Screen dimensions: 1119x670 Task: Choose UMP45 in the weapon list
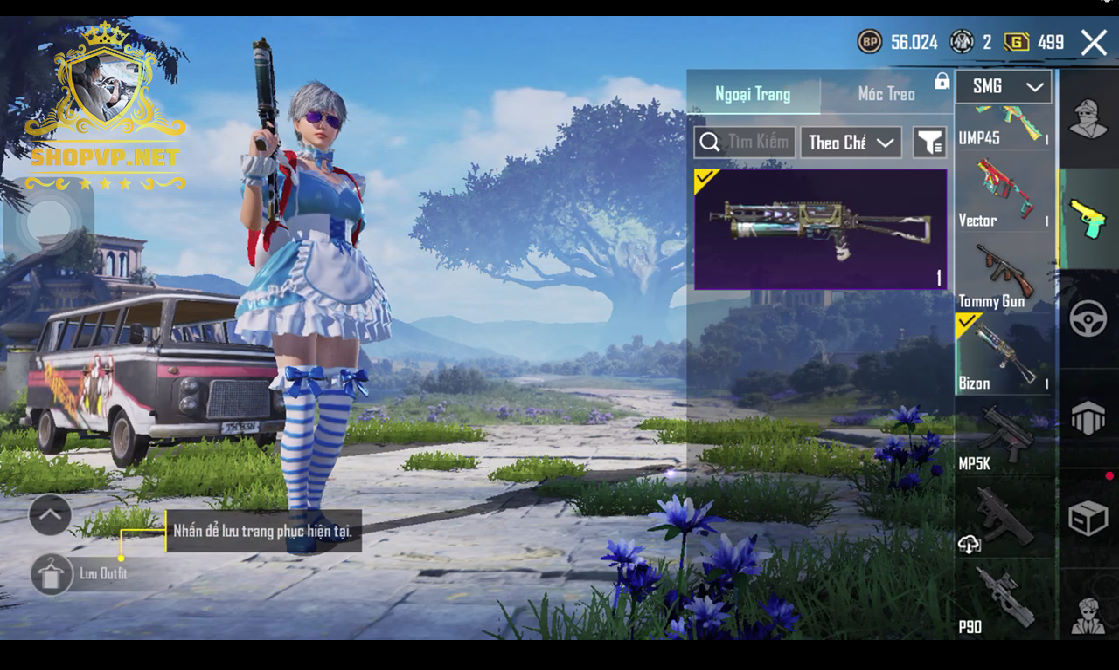point(1003,125)
